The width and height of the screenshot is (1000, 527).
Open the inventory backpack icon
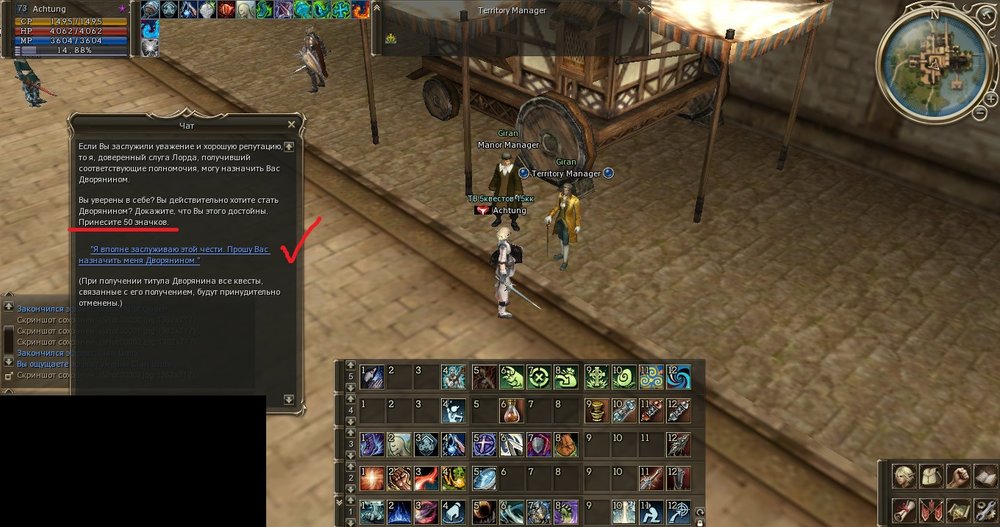click(x=931, y=476)
